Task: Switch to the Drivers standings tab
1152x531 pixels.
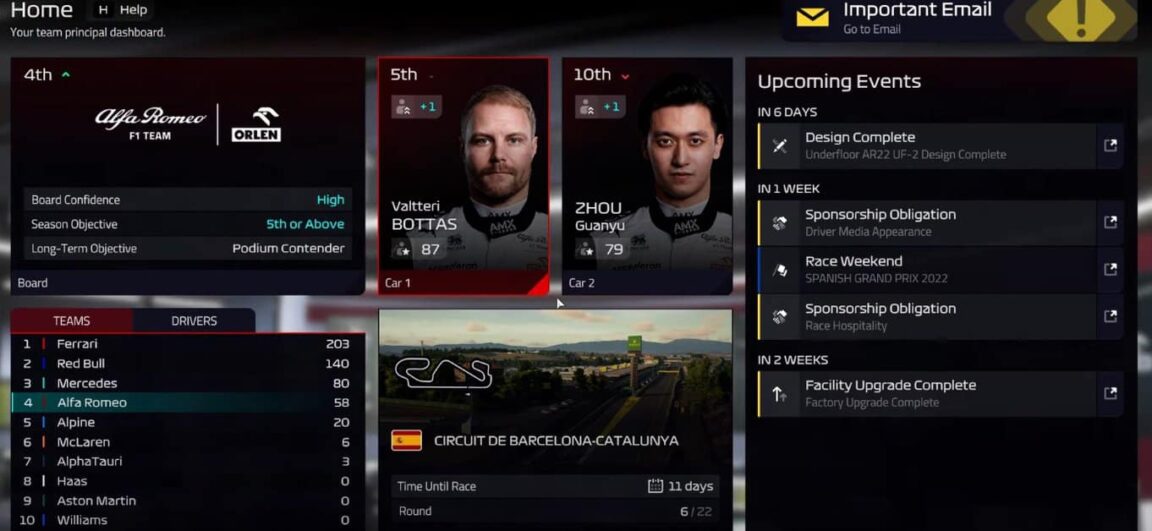Action: (x=194, y=321)
